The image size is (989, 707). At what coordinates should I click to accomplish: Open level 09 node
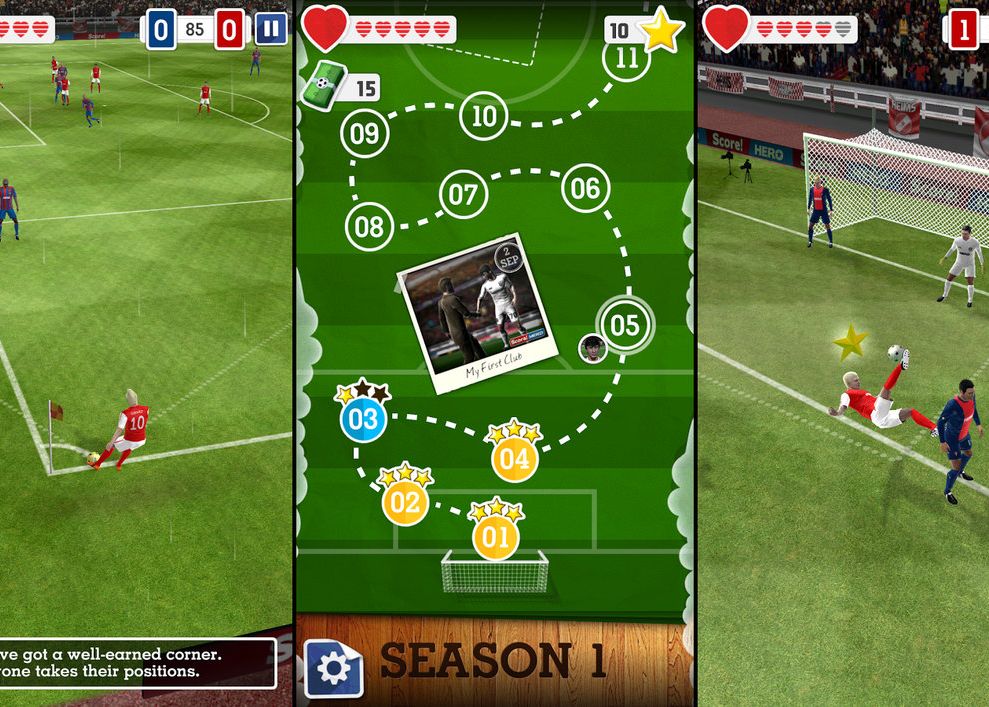(365, 133)
